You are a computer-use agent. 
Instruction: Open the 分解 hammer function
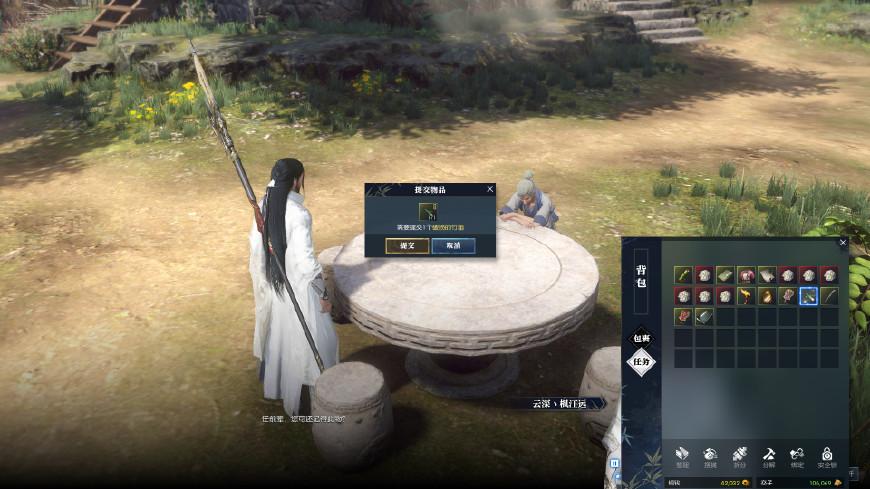769,455
